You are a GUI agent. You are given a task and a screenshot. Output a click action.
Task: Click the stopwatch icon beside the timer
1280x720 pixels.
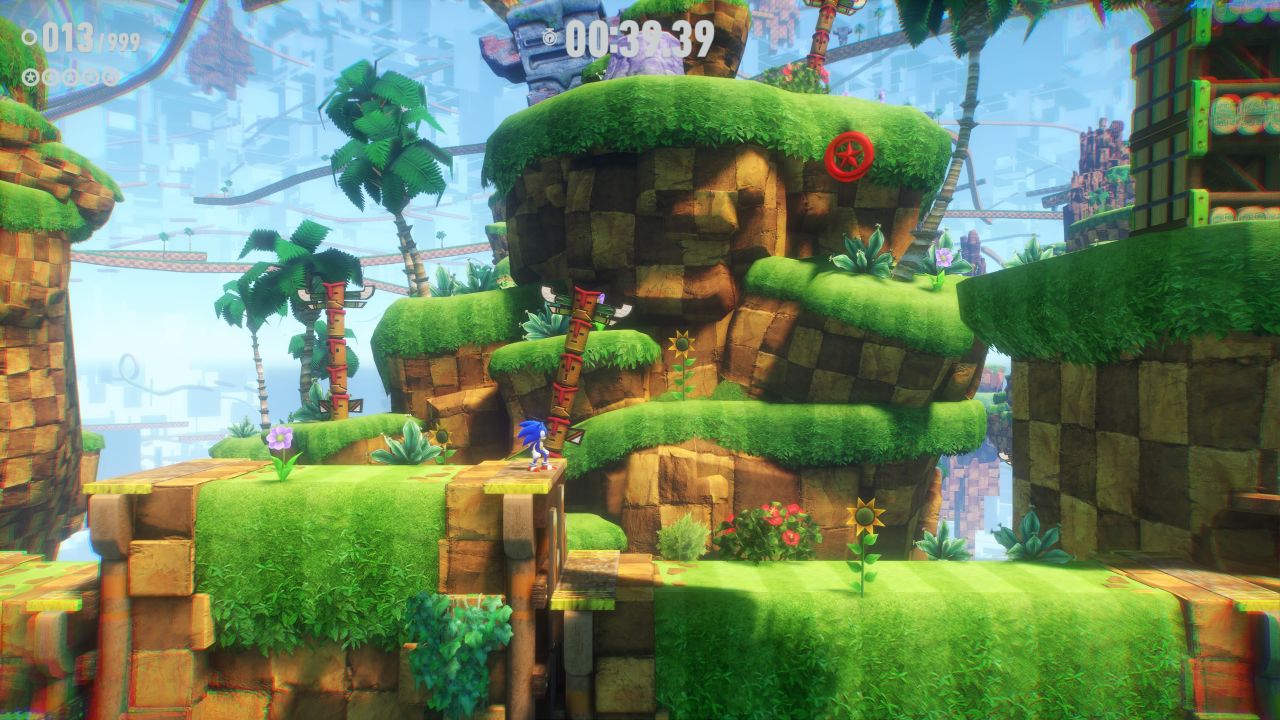point(550,38)
